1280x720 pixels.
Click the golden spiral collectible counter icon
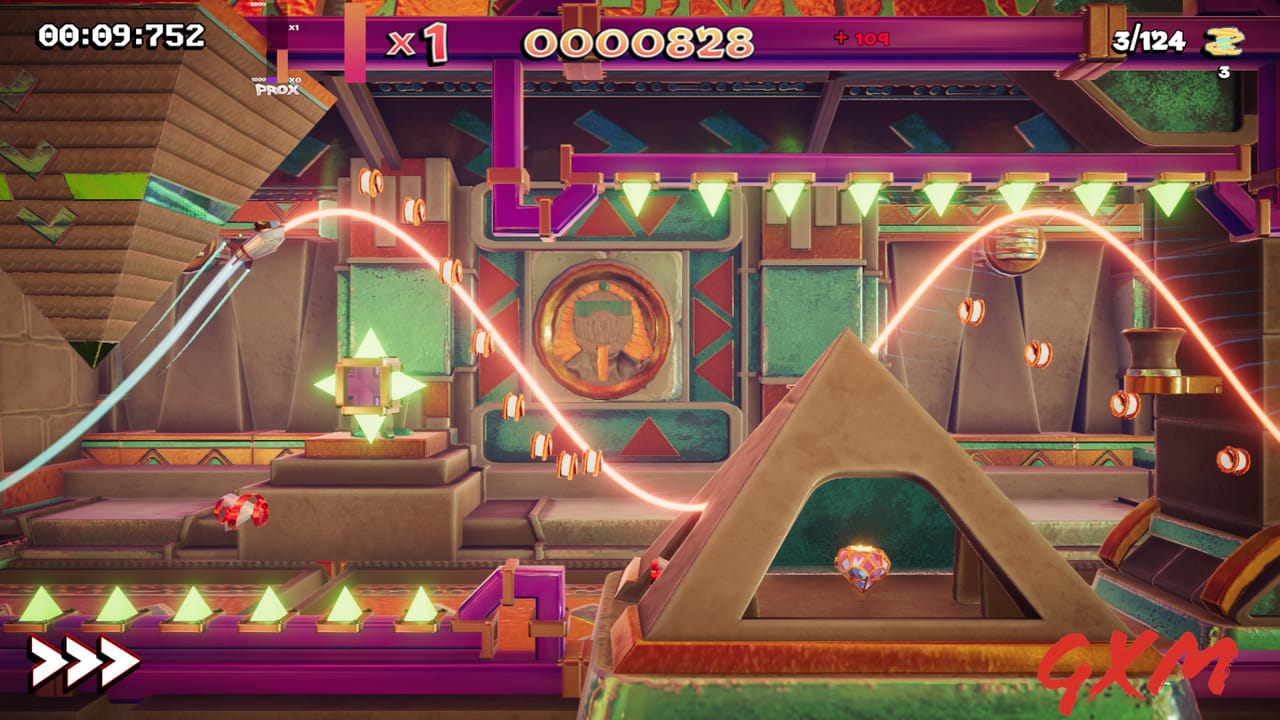[1222, 43]
